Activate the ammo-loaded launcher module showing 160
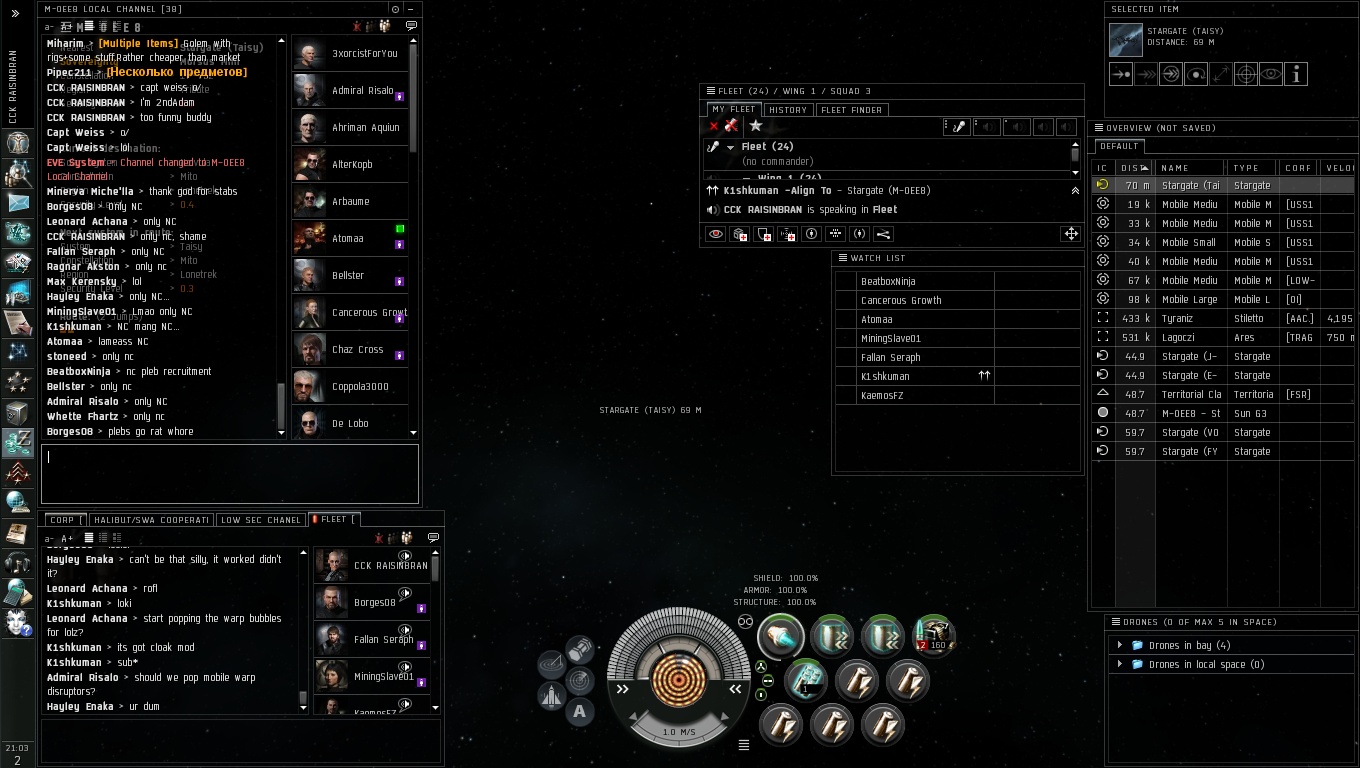1360x768 pixels. (932, 636)
